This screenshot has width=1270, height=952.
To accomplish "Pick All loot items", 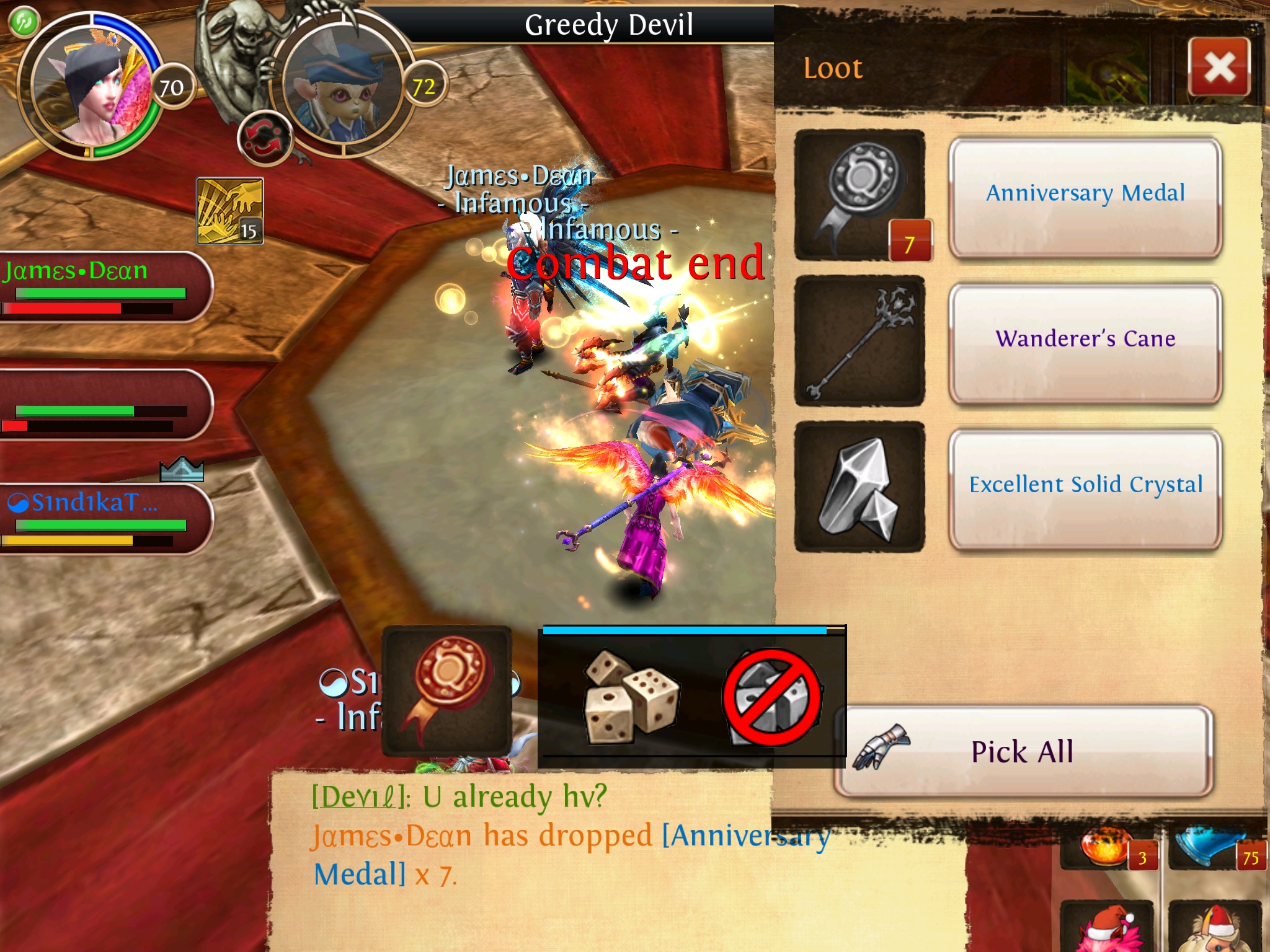I will [1023, 751].
